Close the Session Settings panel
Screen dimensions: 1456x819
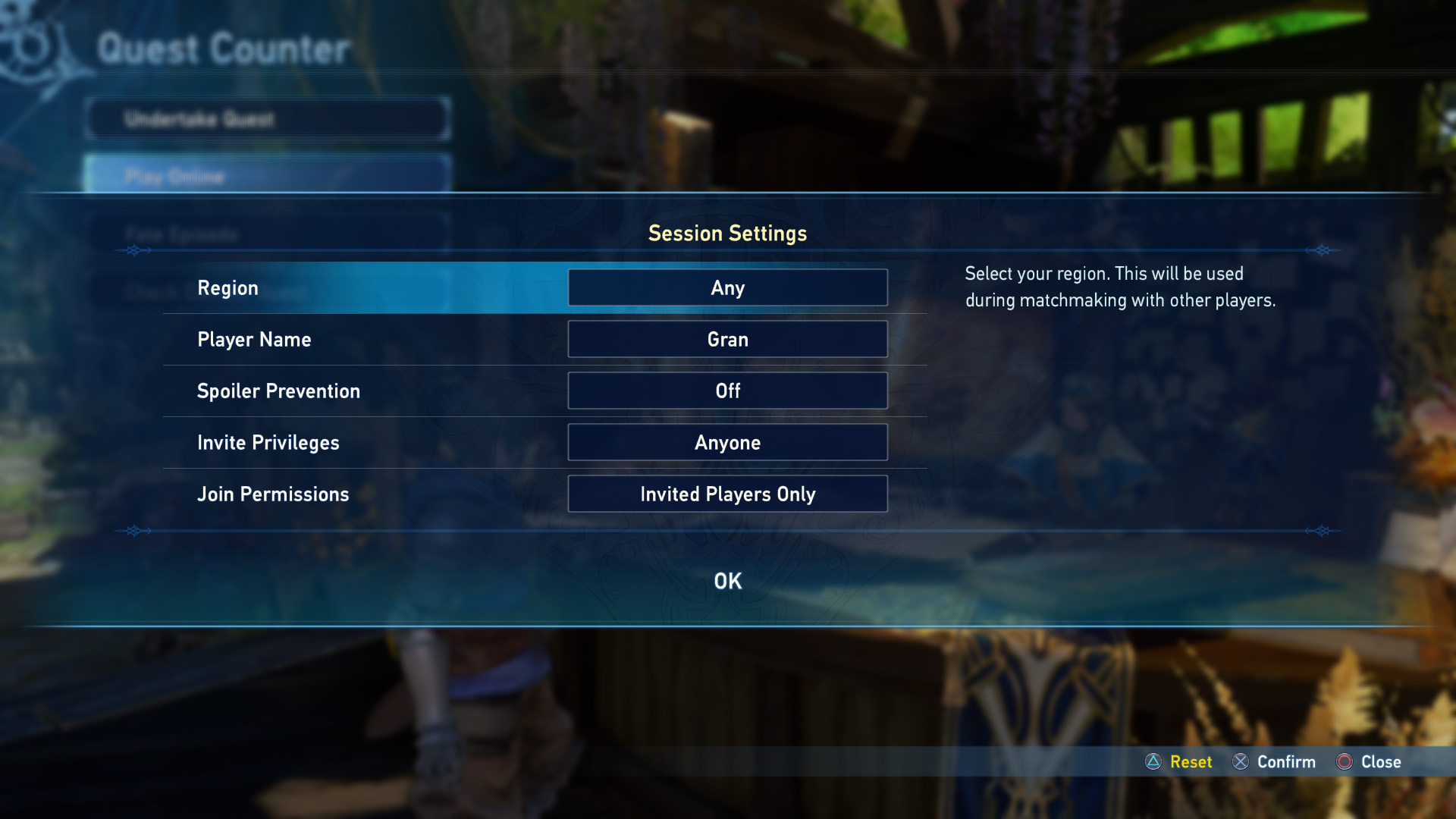coord(1369,762)
